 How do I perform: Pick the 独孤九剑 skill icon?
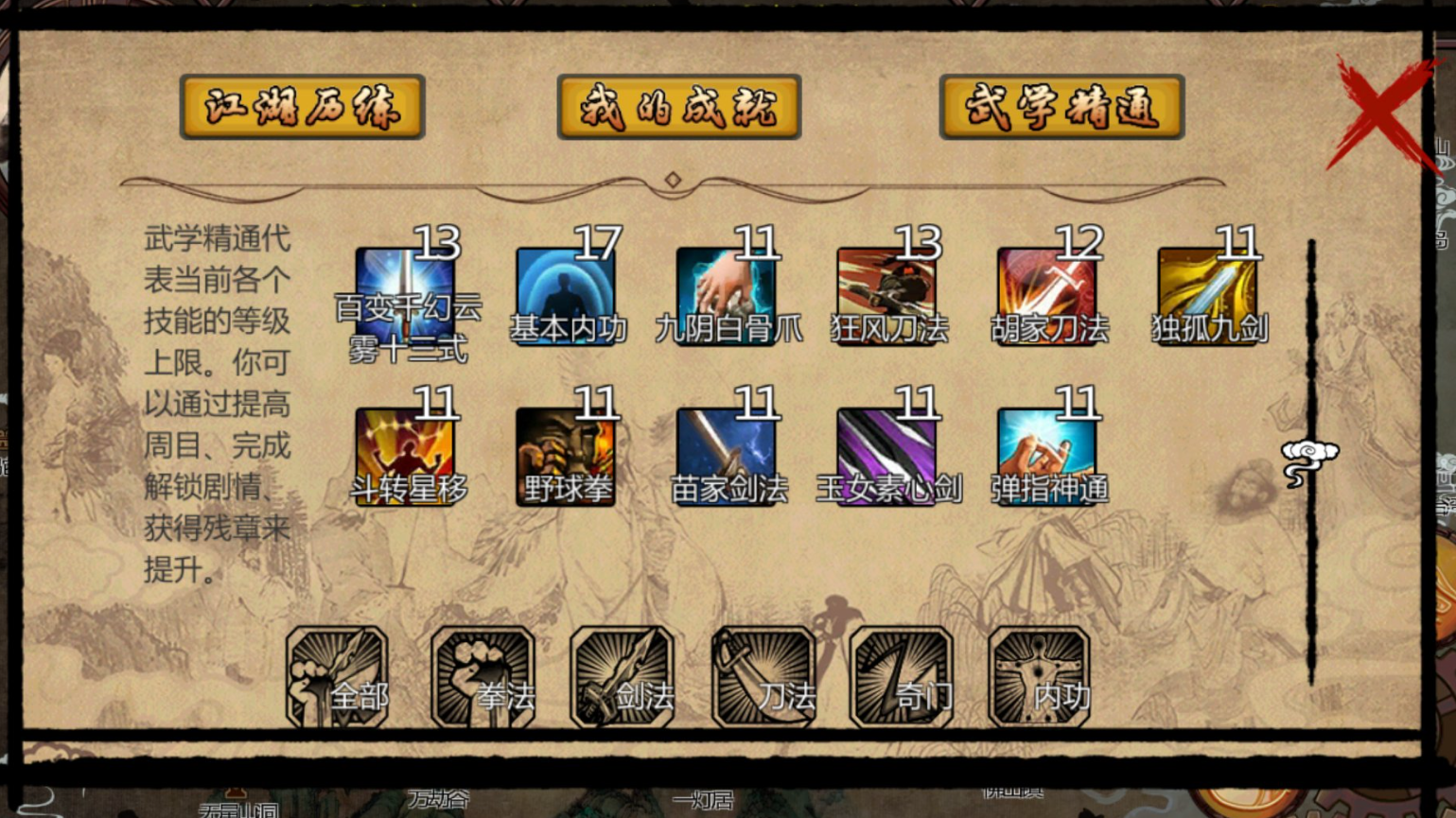1208,295
